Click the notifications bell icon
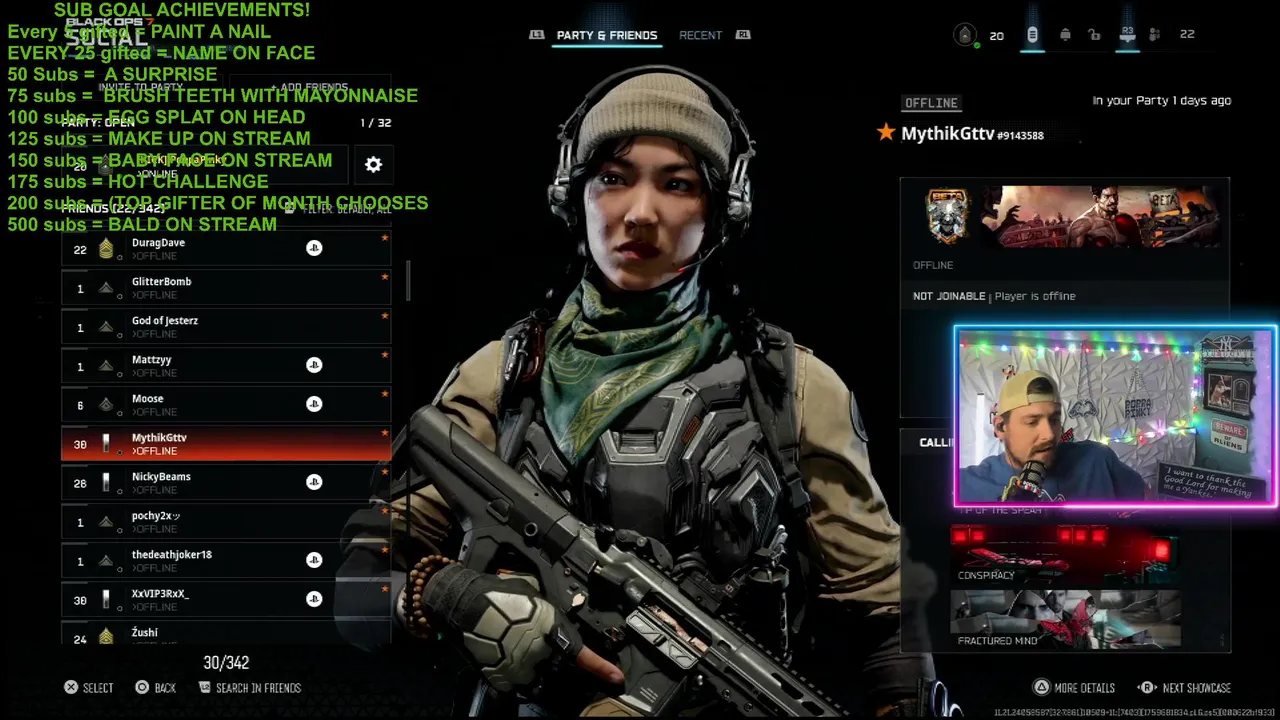This screenshot has height=720, width=1280. [x=1065, y=35]
